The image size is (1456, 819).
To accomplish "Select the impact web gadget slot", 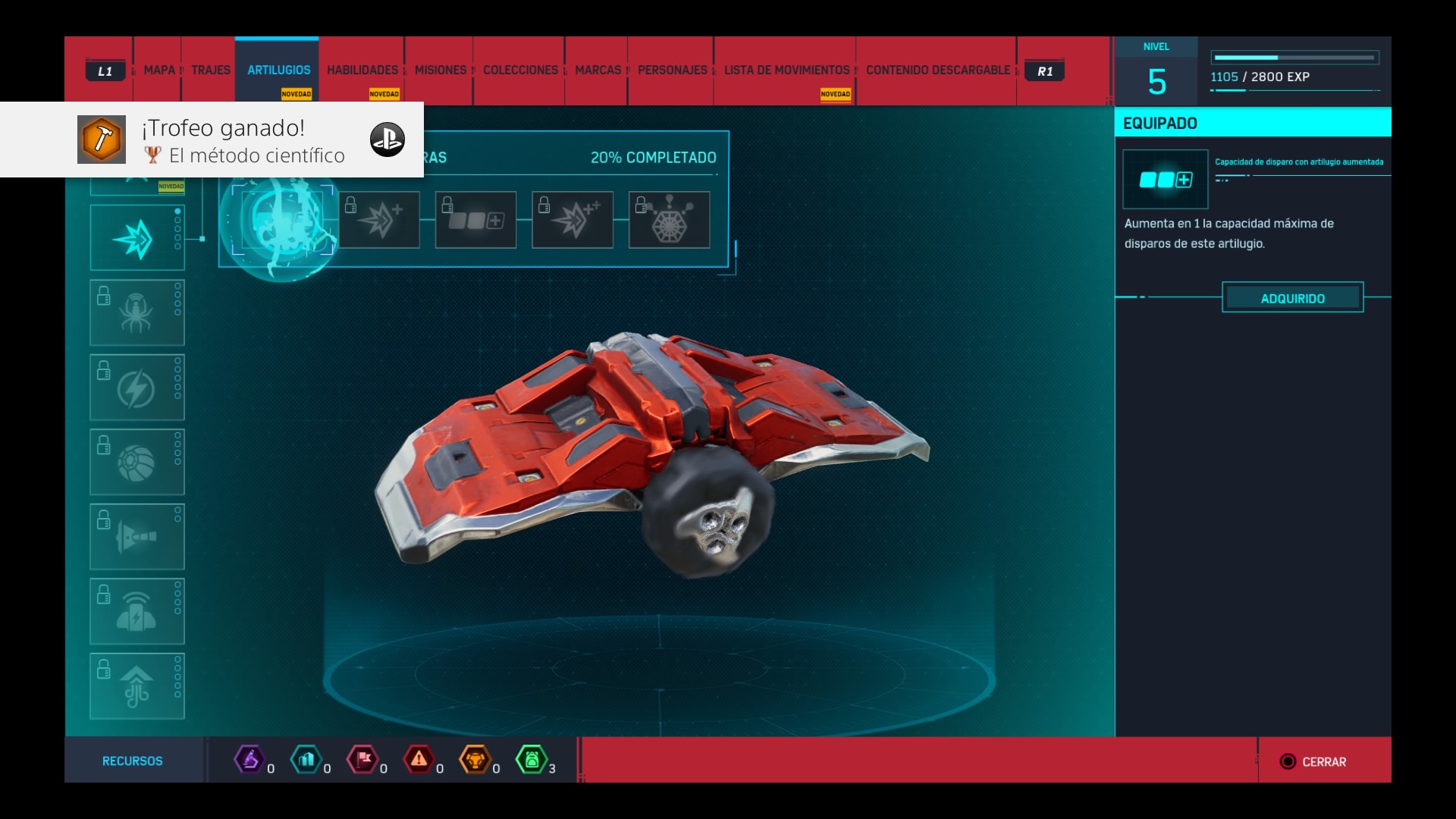I will (137, 238).
